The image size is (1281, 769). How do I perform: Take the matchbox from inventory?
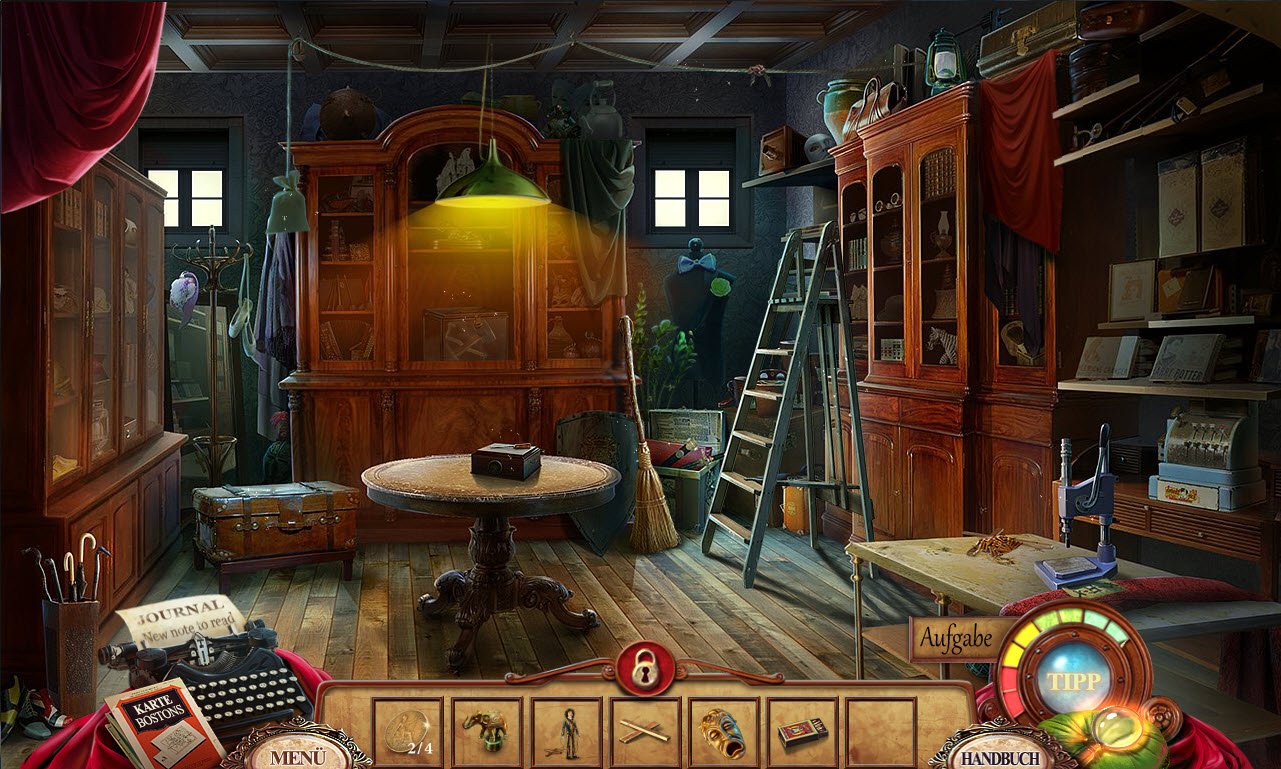[x=802, y=732]
